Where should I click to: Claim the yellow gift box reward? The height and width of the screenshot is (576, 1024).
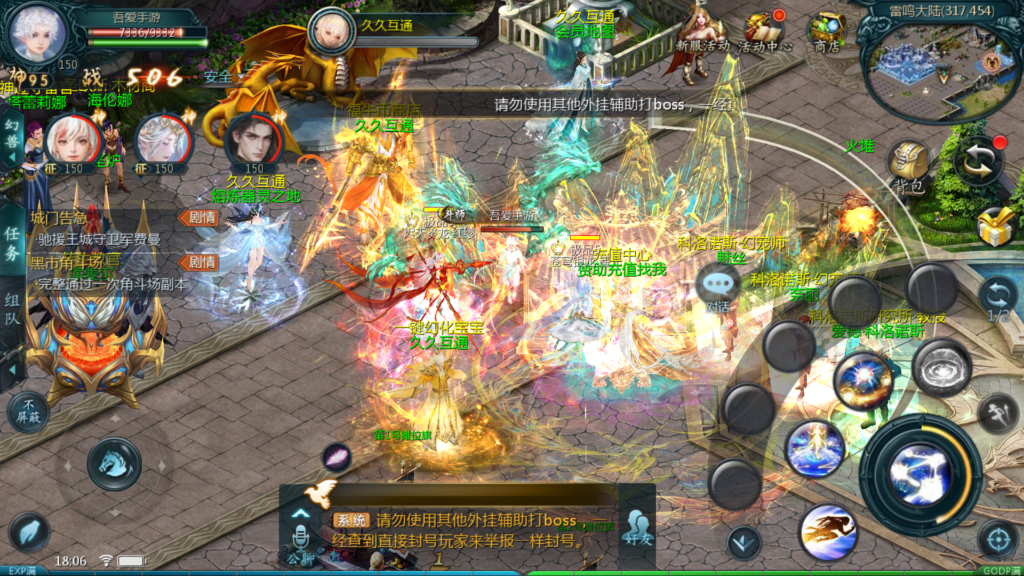(997, 229)
